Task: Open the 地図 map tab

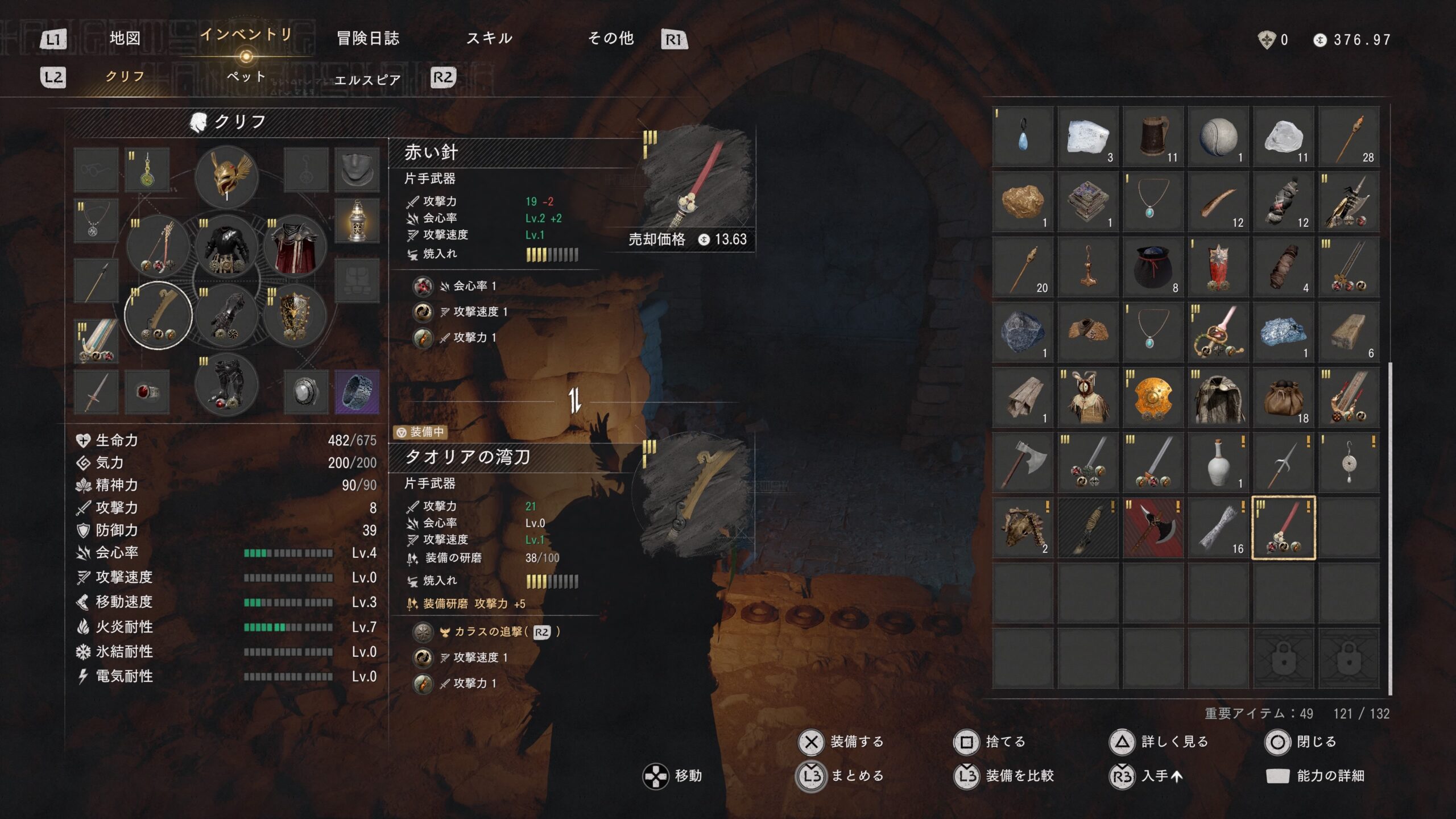Action: pos(125,39)
